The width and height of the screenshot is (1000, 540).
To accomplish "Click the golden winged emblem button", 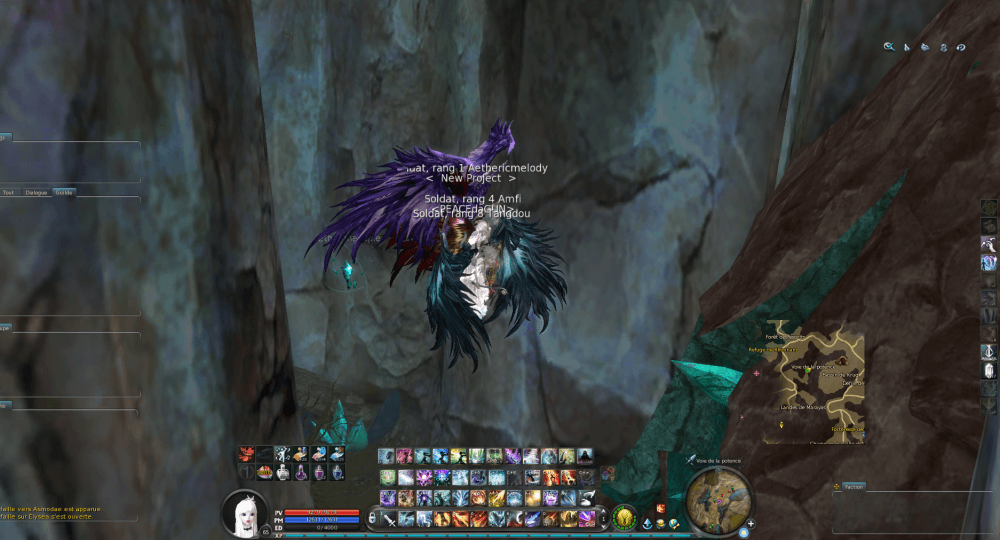I will (625, 517).
